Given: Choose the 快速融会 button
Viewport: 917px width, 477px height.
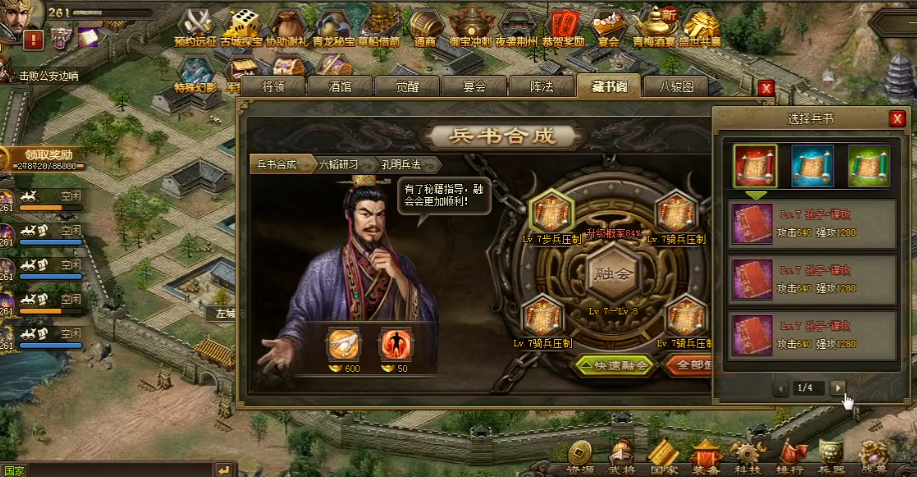Looking at the screenshot, I should pos(615,366).
